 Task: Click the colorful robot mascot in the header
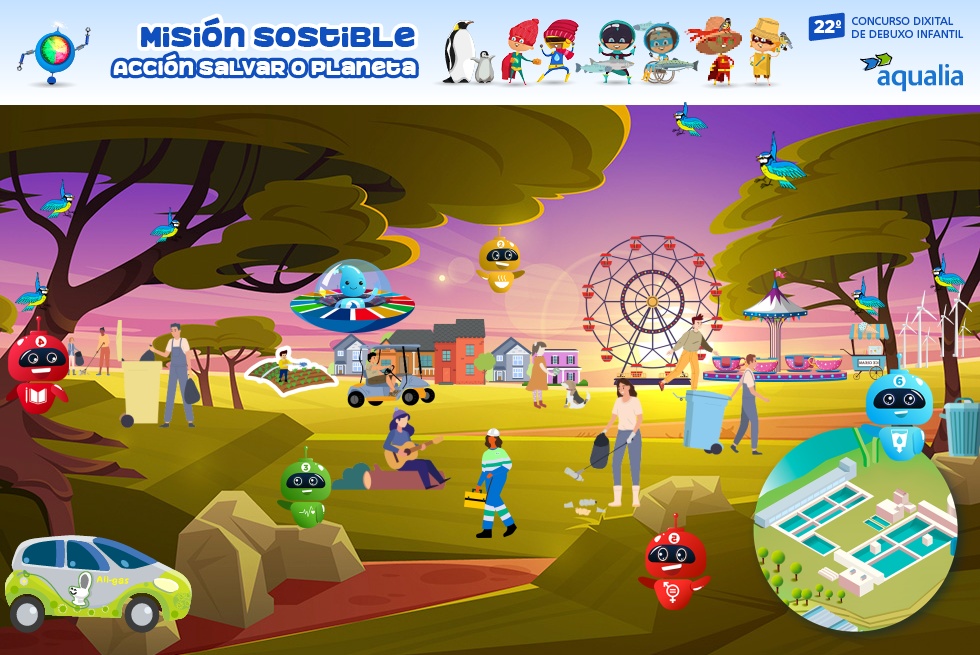click(x=53, y=52)
